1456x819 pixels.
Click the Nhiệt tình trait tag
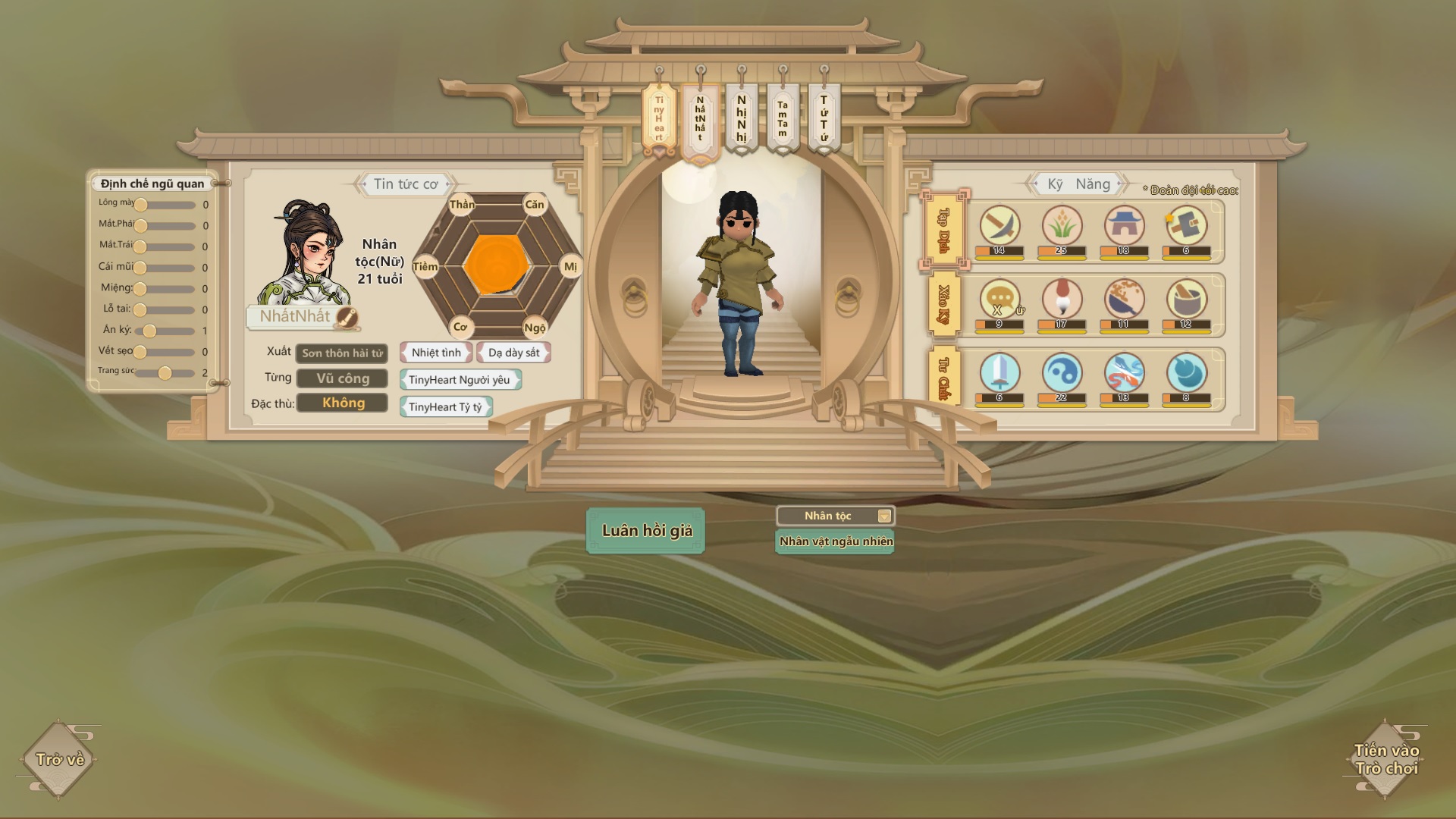pyautogui.click(x=436, y=353)
